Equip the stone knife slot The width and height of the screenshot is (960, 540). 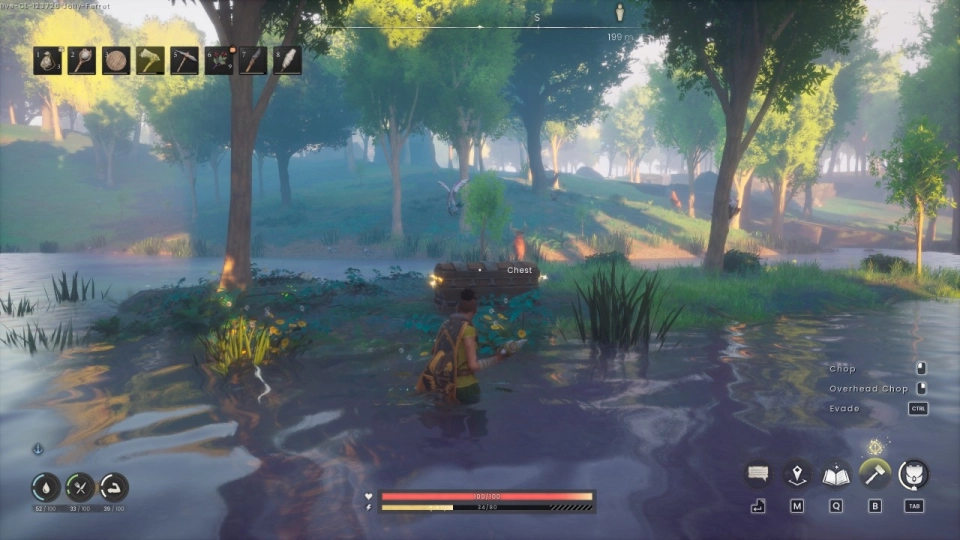tap(253, 60)
